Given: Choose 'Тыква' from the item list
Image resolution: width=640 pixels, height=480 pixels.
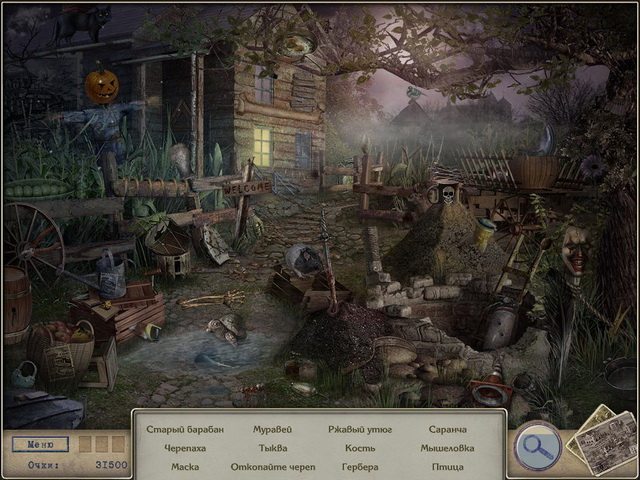Looking at the screenshot, I should click(272, 448).
